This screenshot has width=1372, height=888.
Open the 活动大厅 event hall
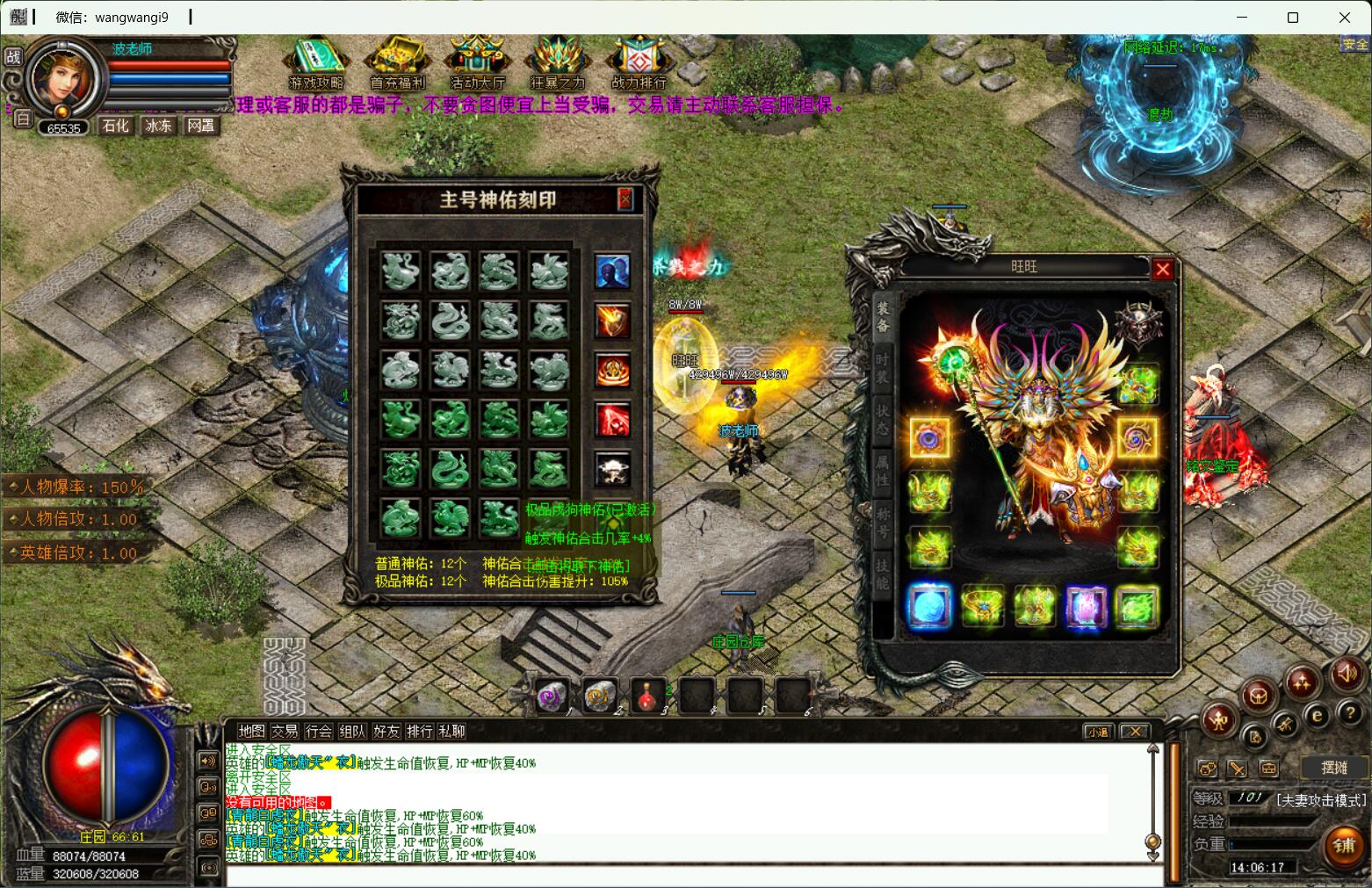coord(477,64)
